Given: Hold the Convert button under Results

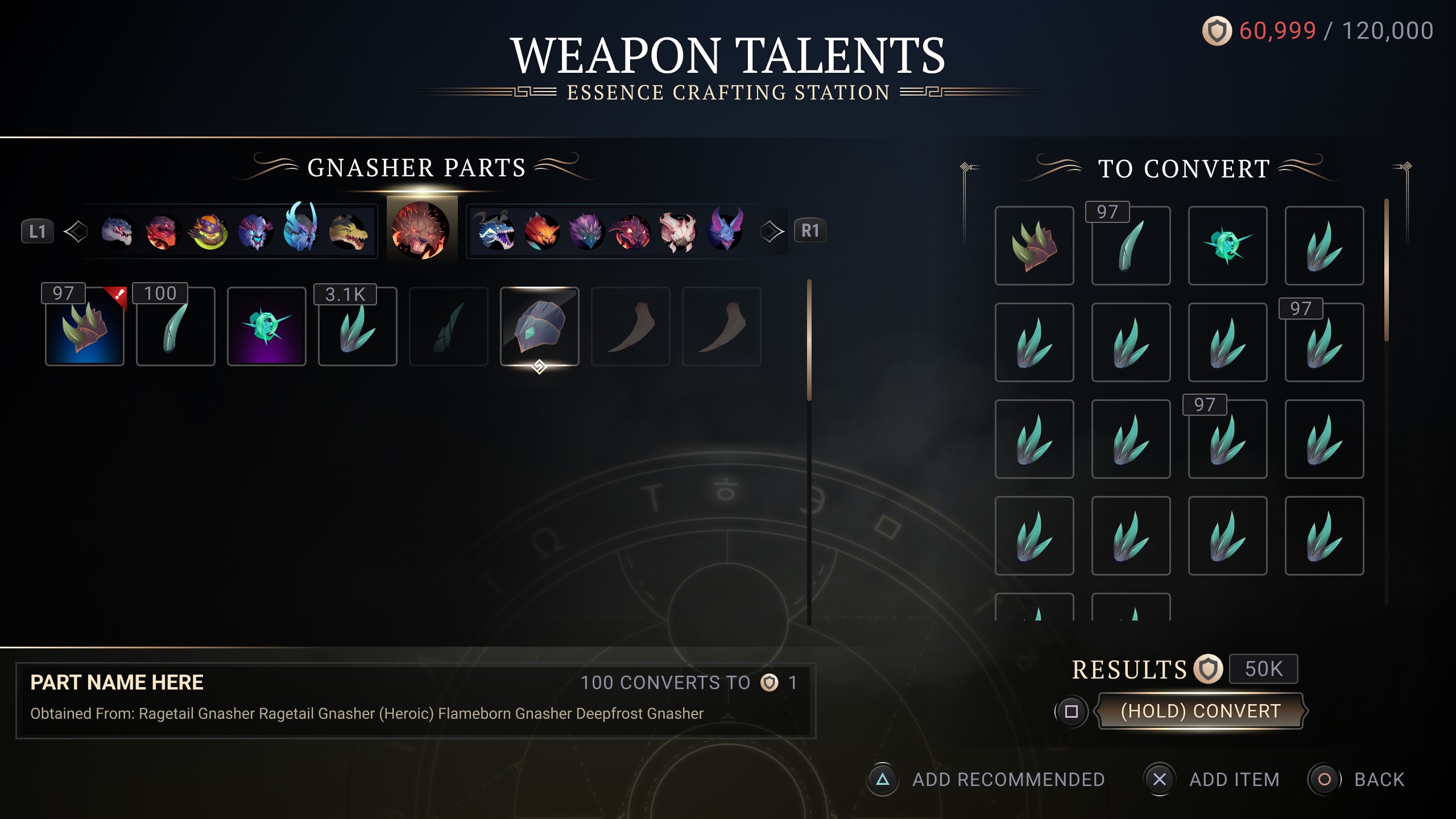Looking at the screenshot, I should 1200,711.
